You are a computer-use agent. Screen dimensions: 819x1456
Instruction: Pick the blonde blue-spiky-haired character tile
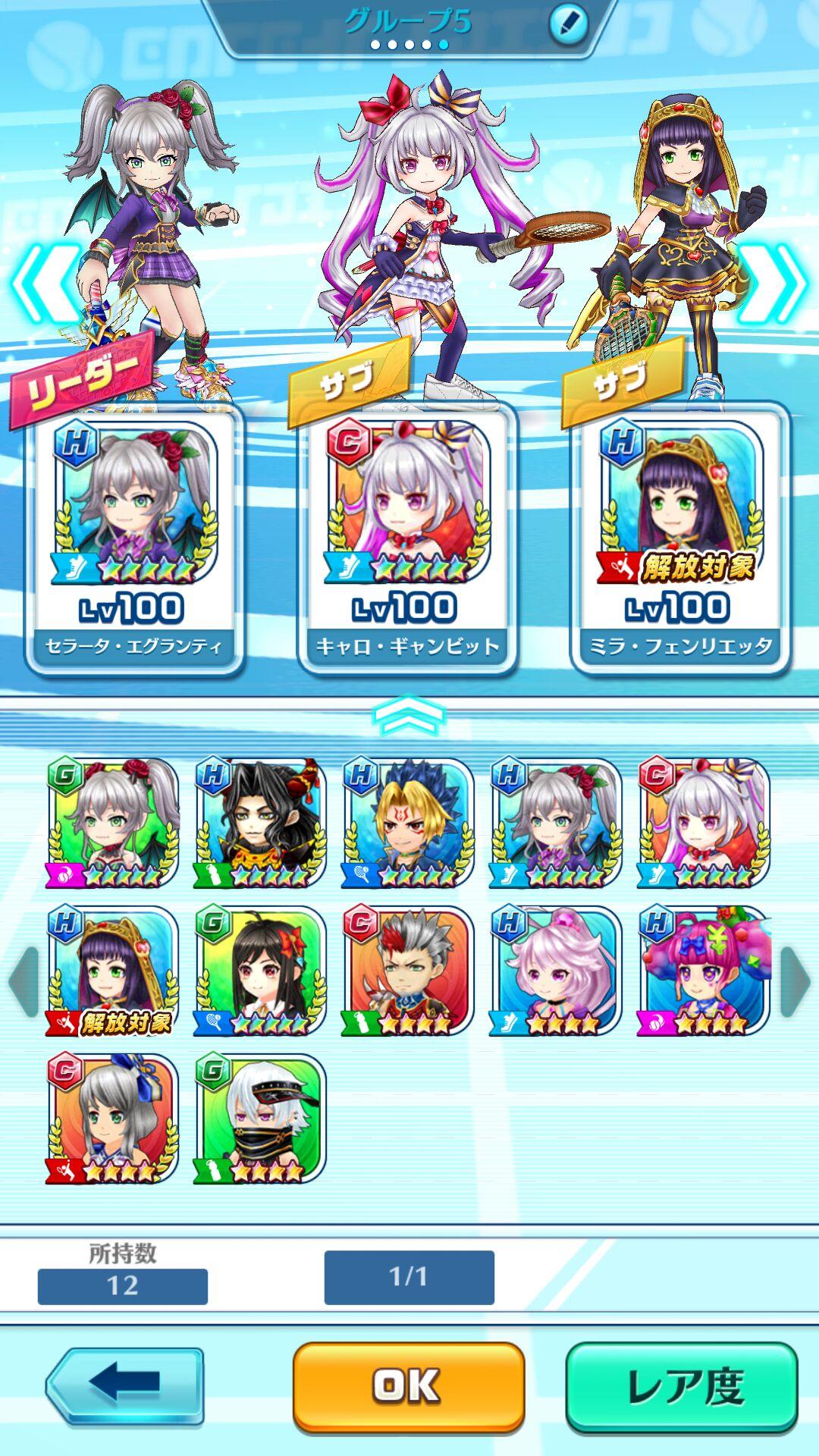coord(408,823)
